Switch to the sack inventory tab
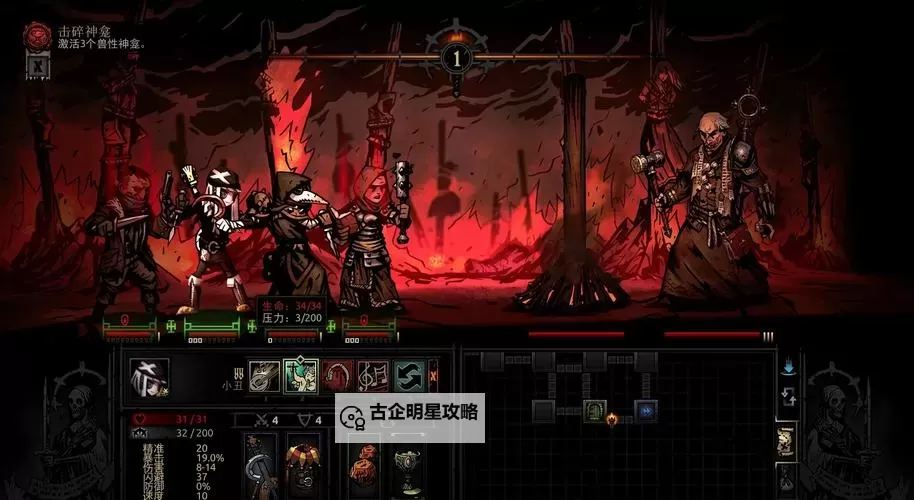 [787, 478]
